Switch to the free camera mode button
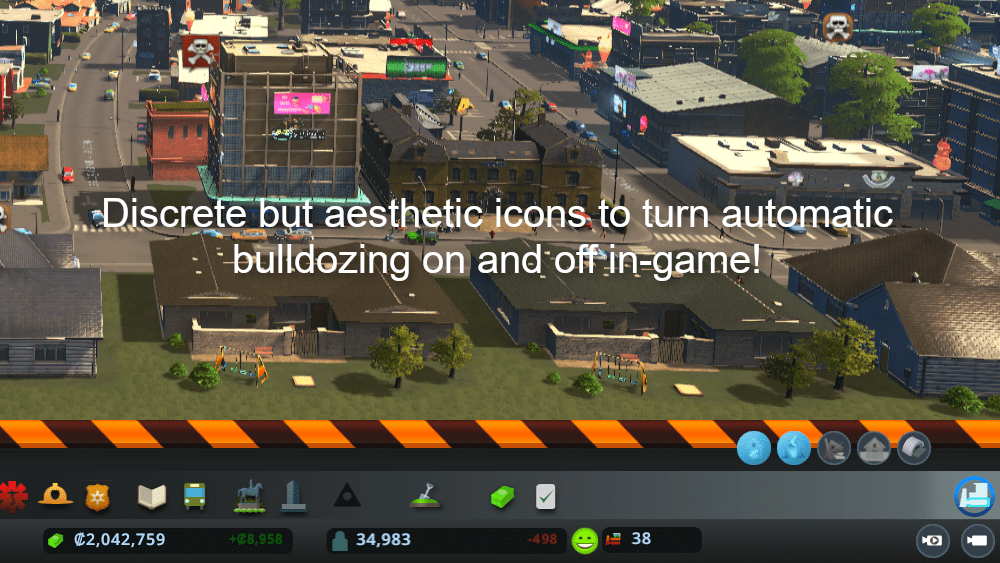1000x563 pixels. [x=933, y=541]
